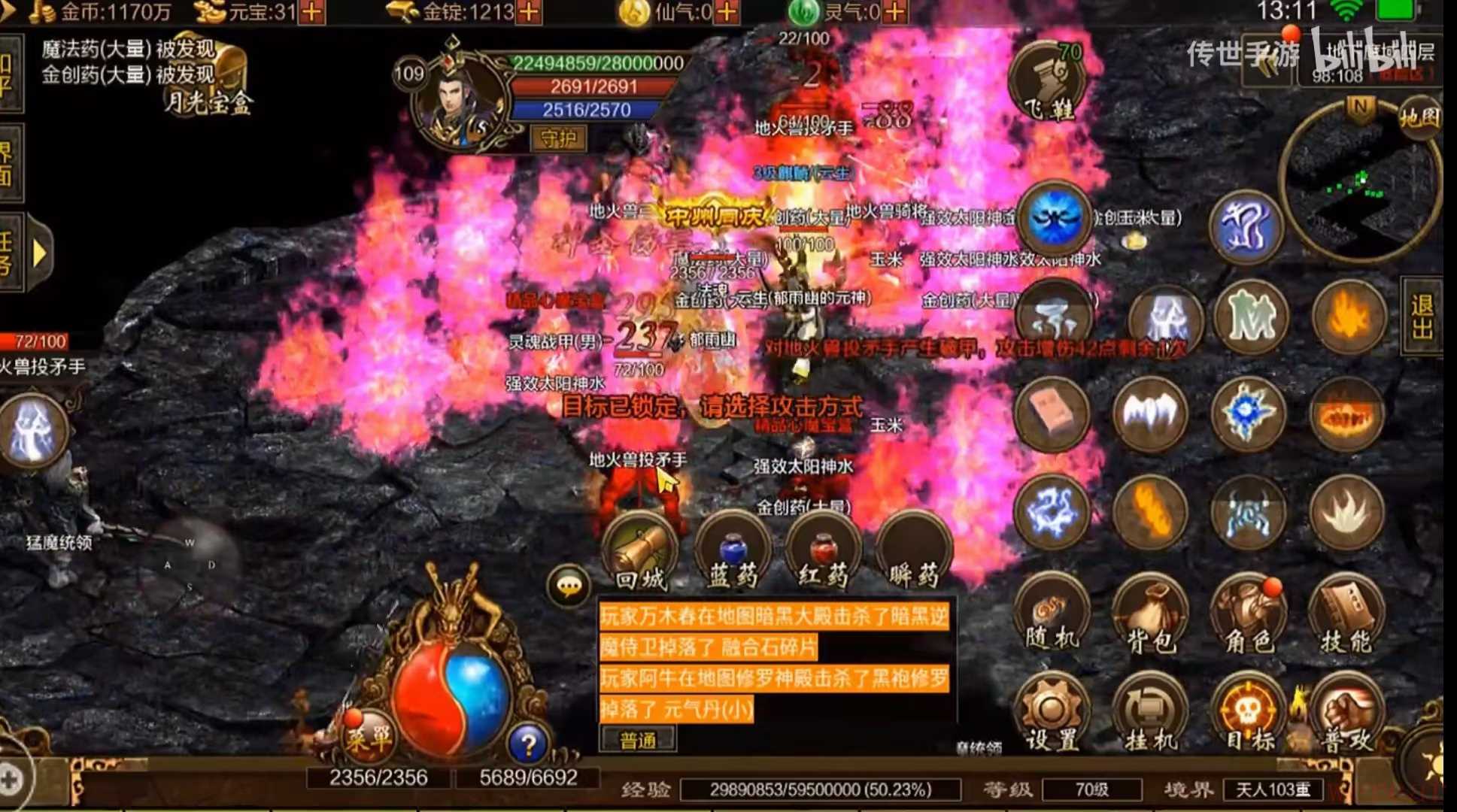Open the 菜单 menu button
Viewport: 1457px width, 812px height.
coord(368,737)
